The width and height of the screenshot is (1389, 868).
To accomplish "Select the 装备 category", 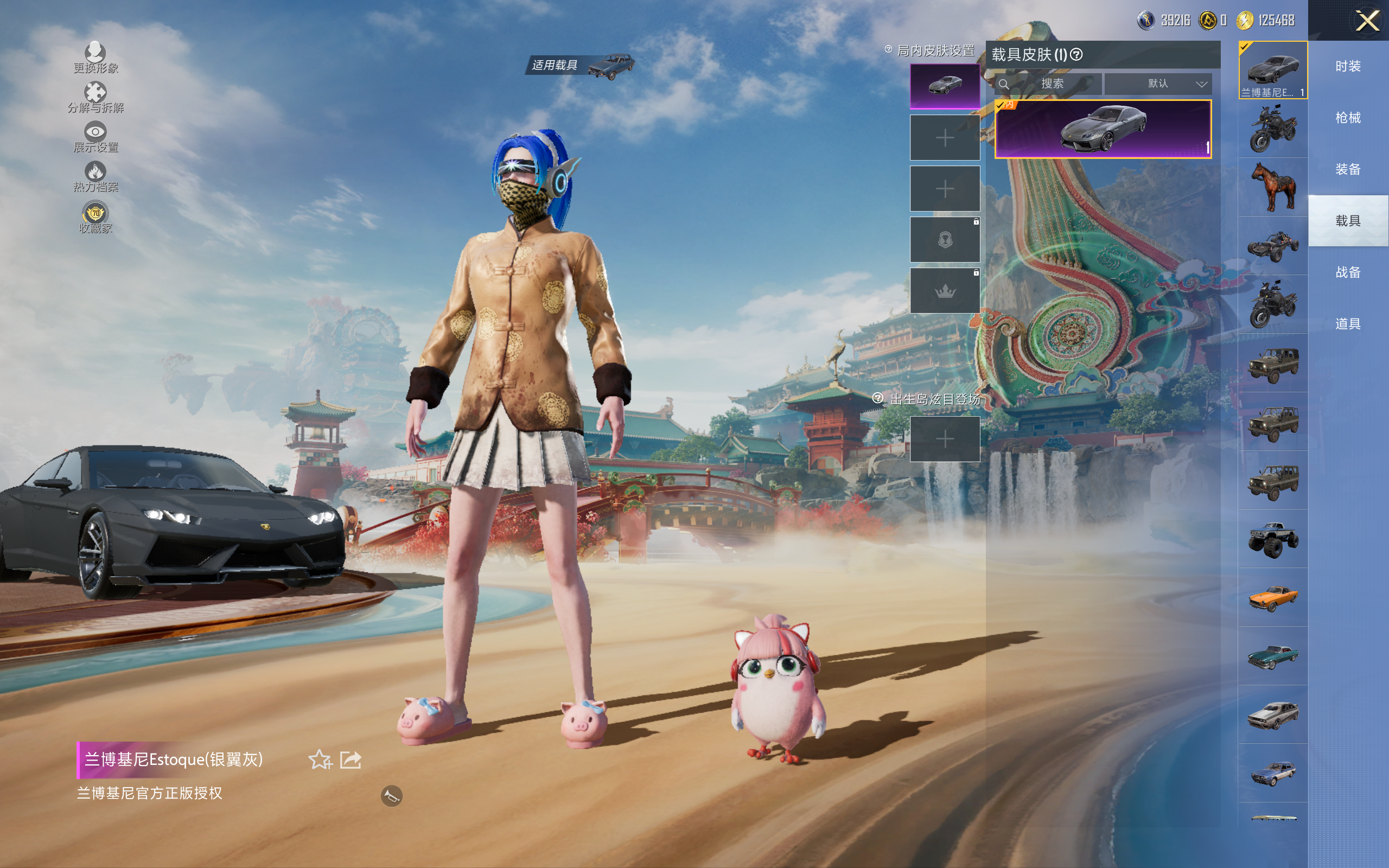I will (x=1348, y=169).
